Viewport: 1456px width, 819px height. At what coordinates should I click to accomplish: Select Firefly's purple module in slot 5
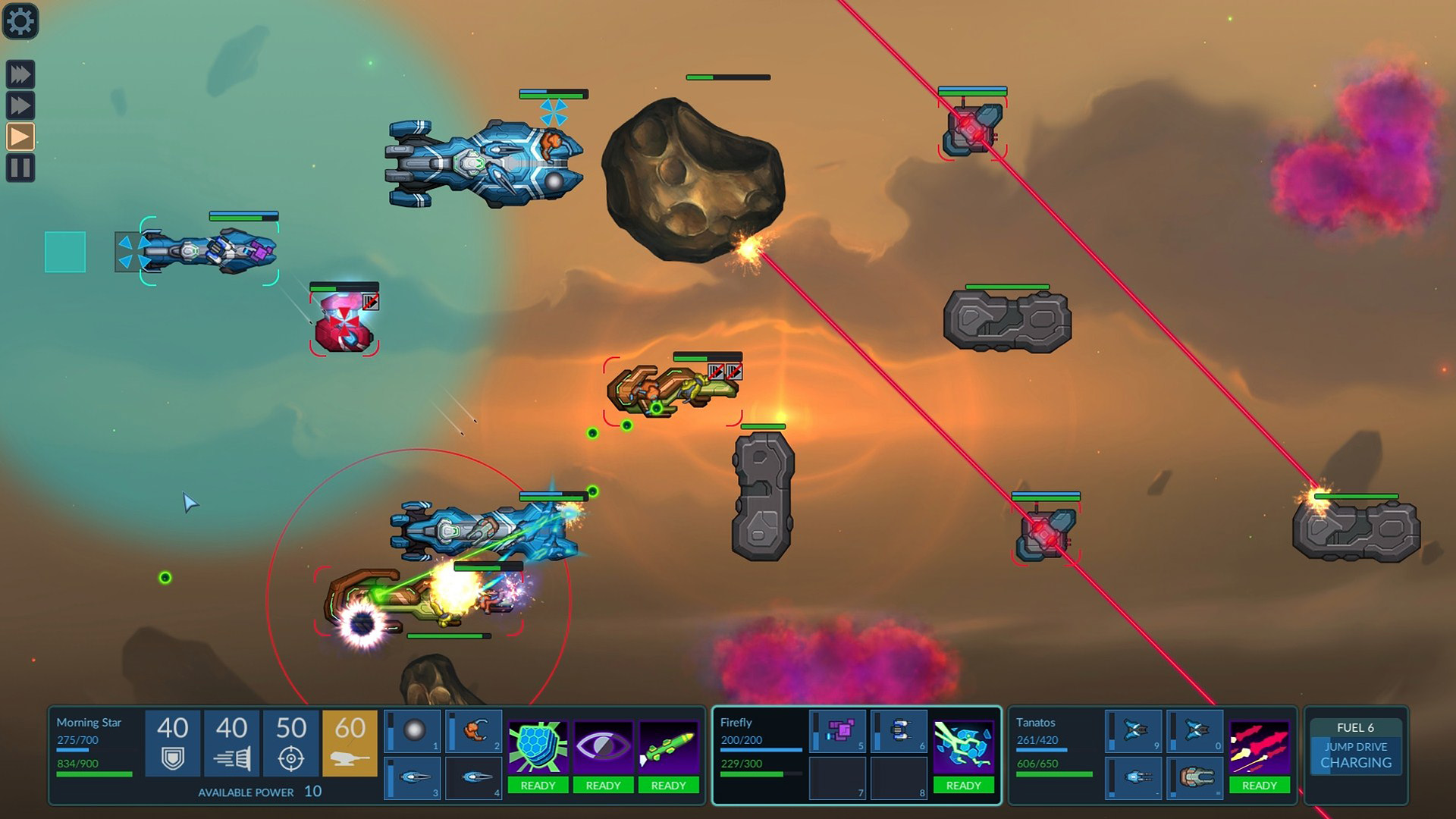pos(839,731)
